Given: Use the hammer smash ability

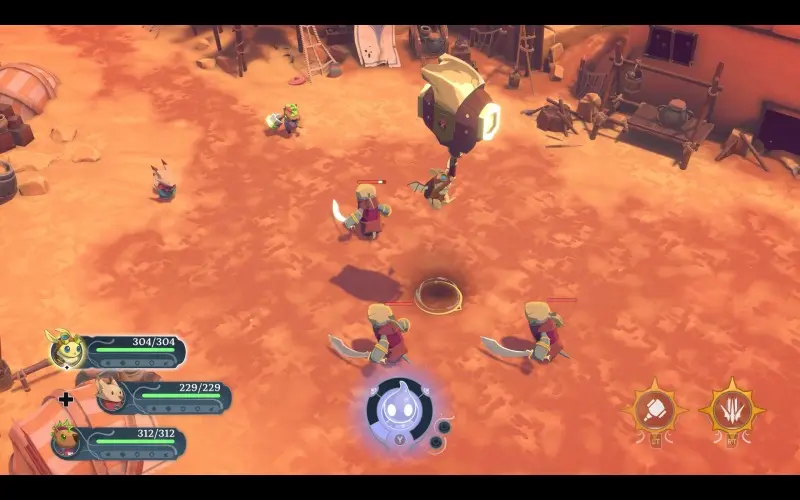Looking at the screenshot, I should tap(655, 410).
